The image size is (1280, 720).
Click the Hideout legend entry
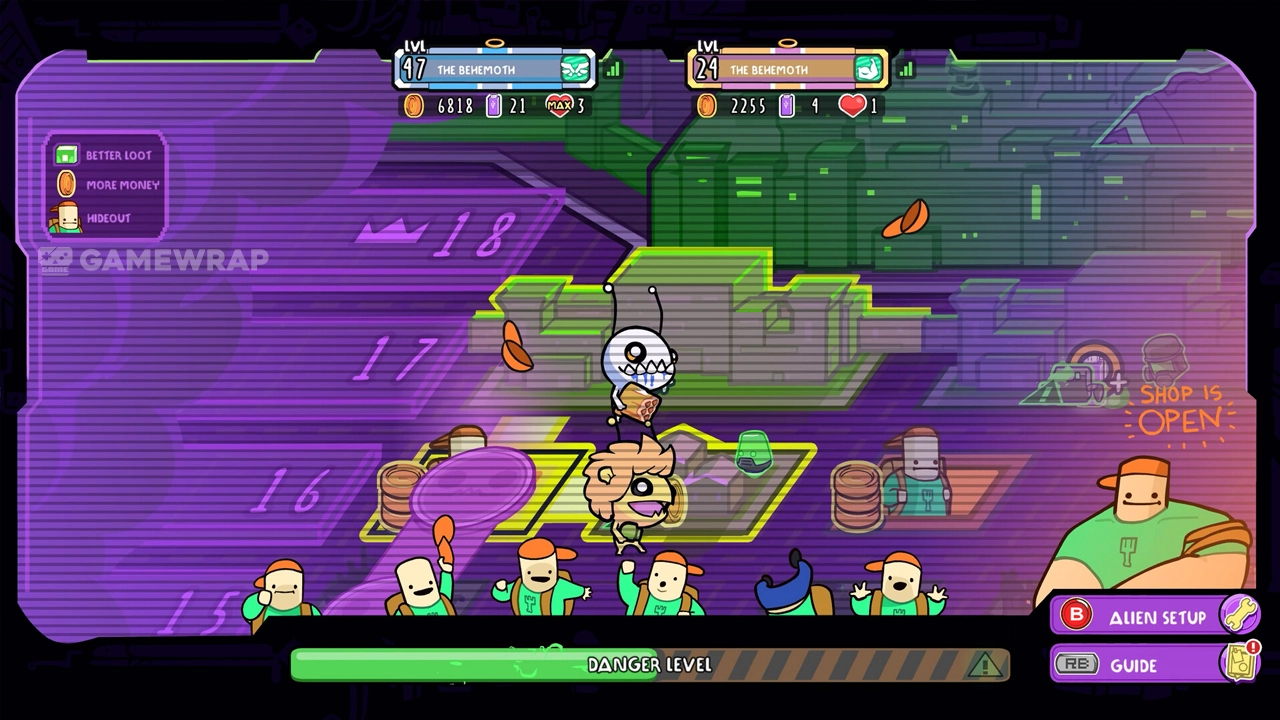coord(95,217)
